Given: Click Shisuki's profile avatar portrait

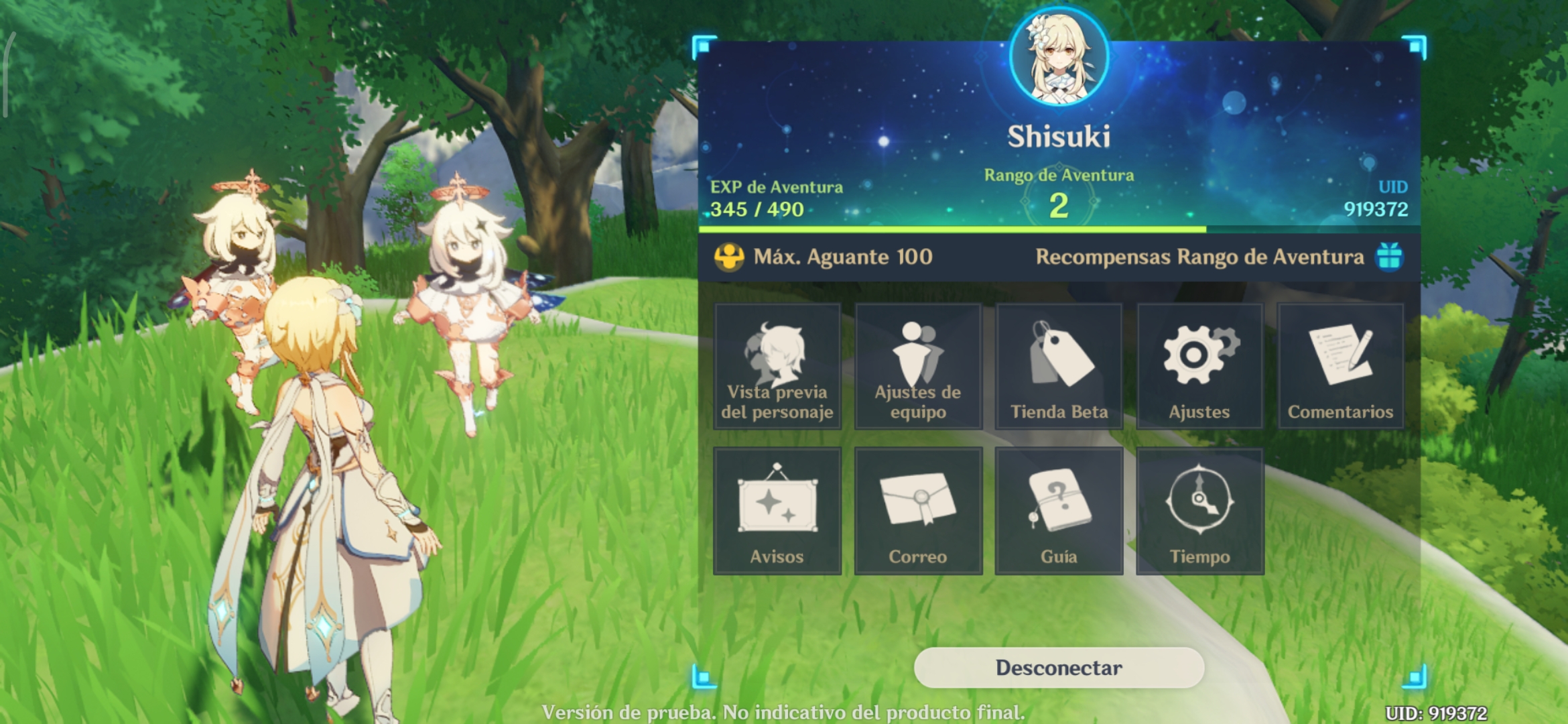Looking at the screenshot, I should coord(1059,59).
